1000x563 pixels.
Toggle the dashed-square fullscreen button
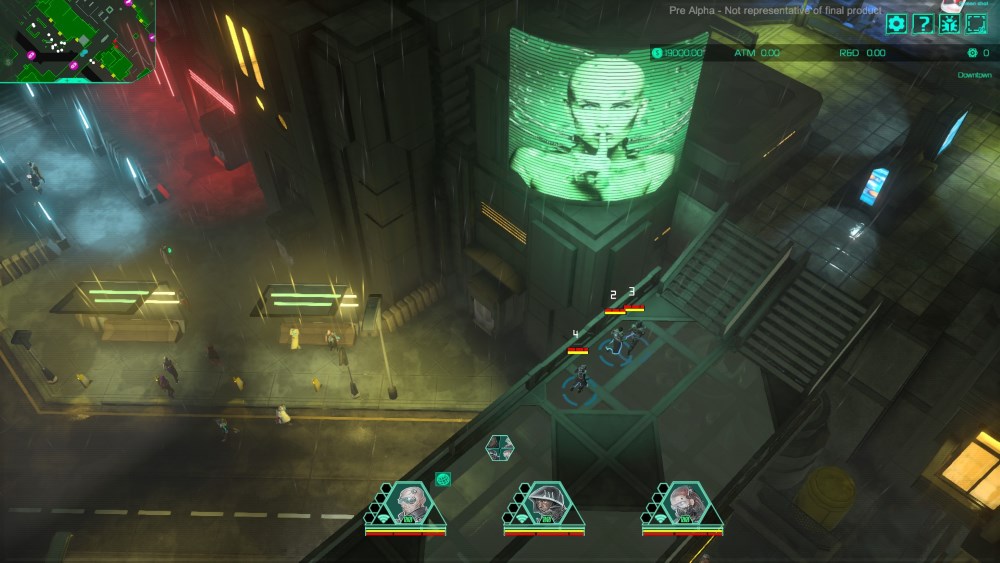(x=976, y=24)
